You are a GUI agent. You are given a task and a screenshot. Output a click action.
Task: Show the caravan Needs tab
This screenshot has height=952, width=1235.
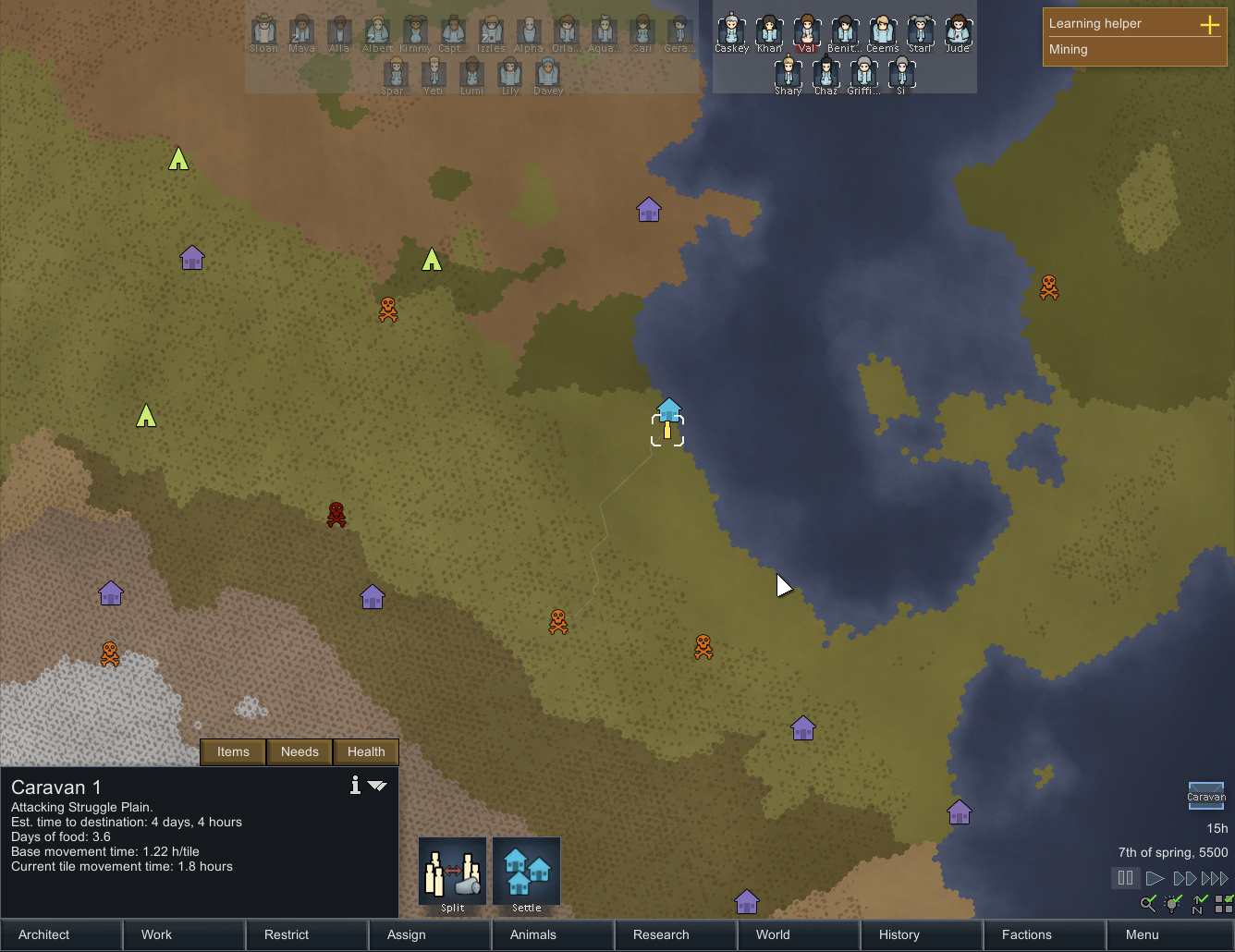pos(300,751)
